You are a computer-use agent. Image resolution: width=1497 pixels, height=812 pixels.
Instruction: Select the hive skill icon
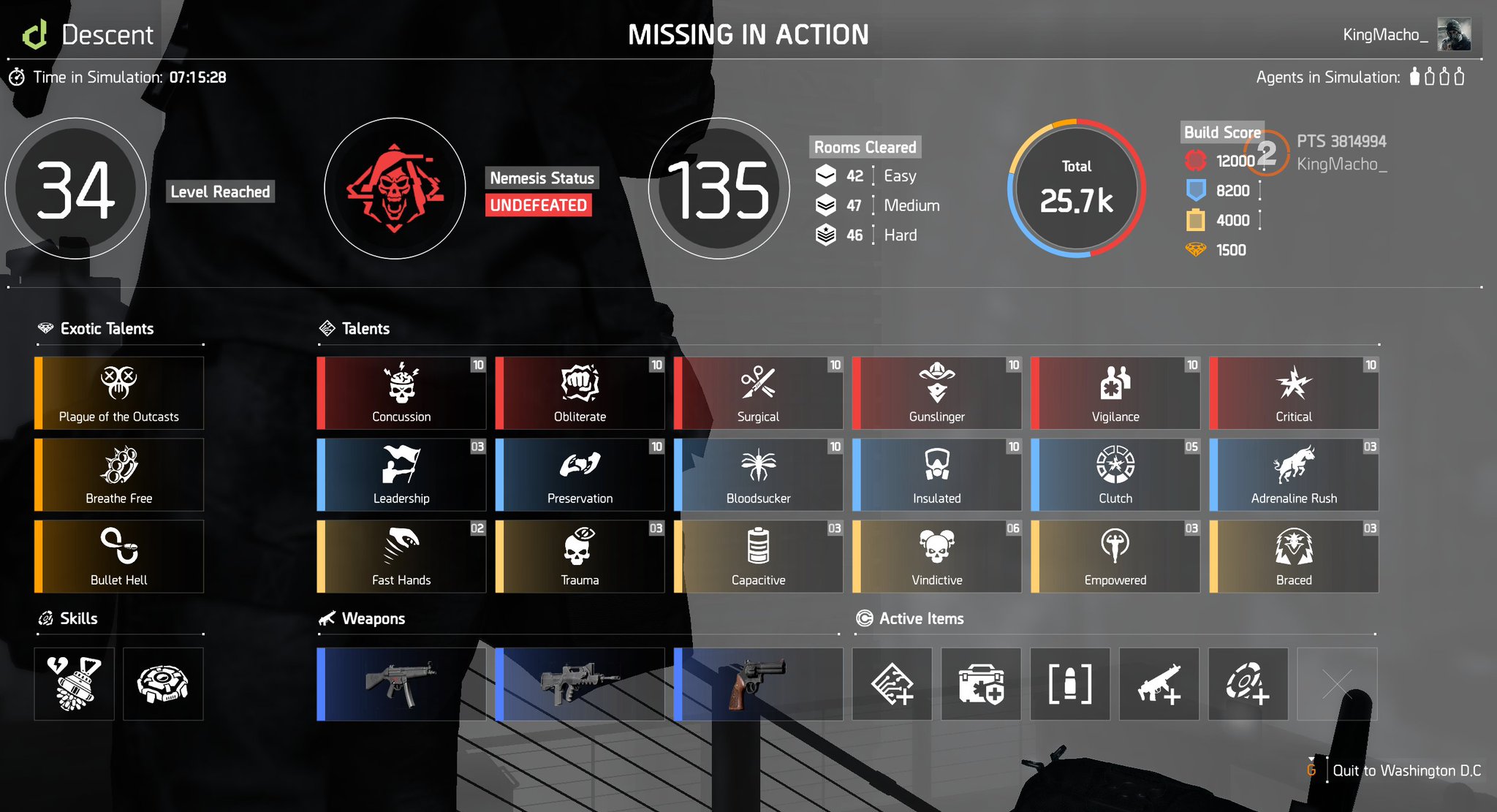[x=163, y=683]
